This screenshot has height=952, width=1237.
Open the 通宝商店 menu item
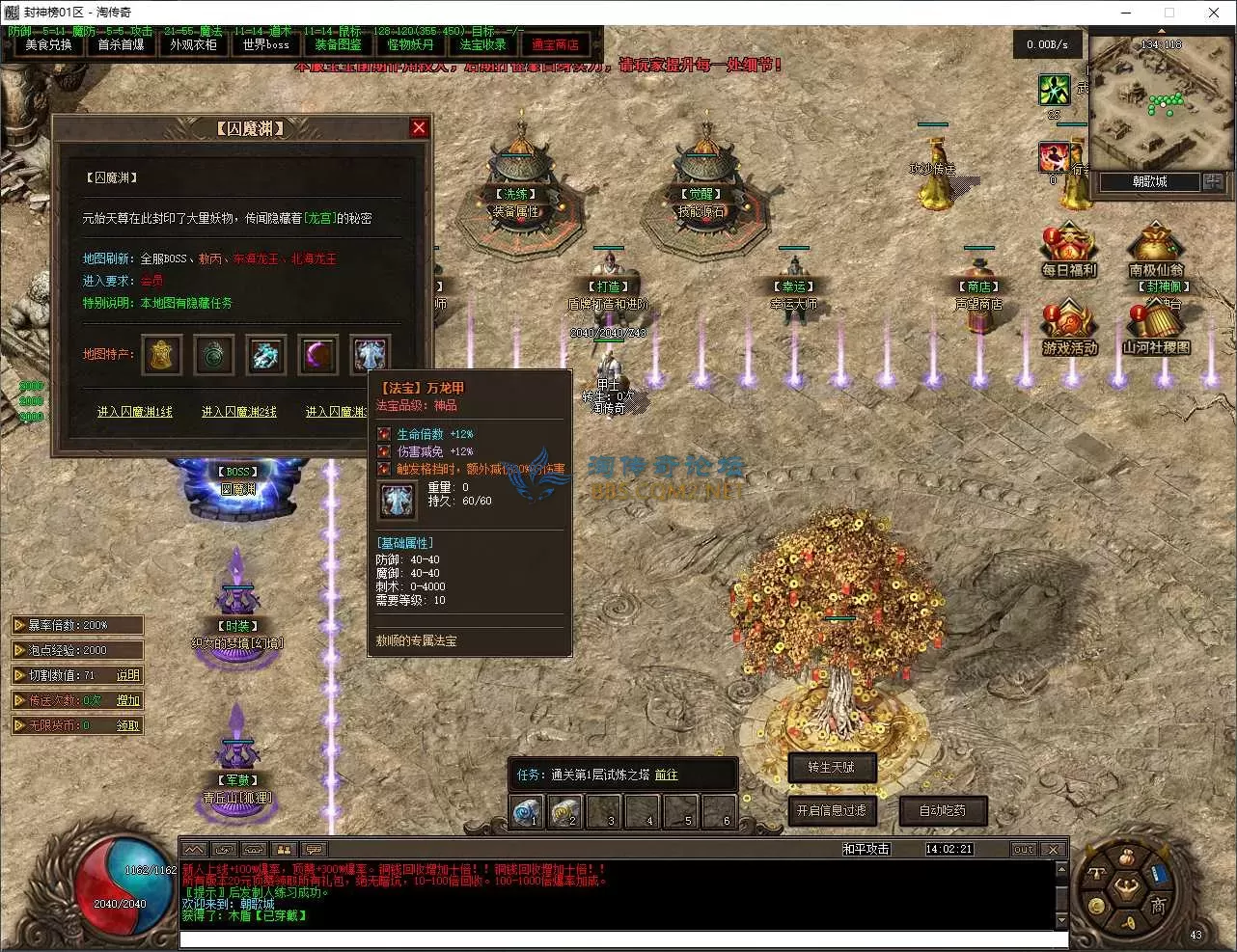coord(555,43)
